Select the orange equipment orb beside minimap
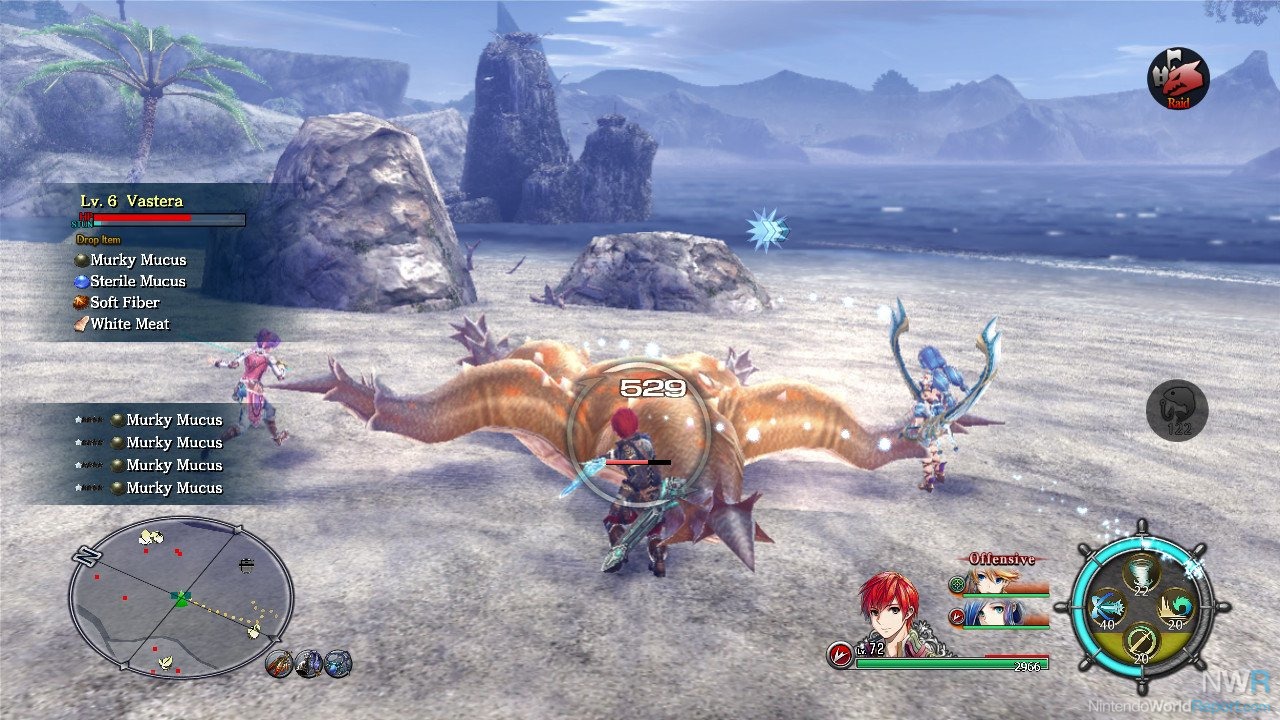 tap(280, 662)
